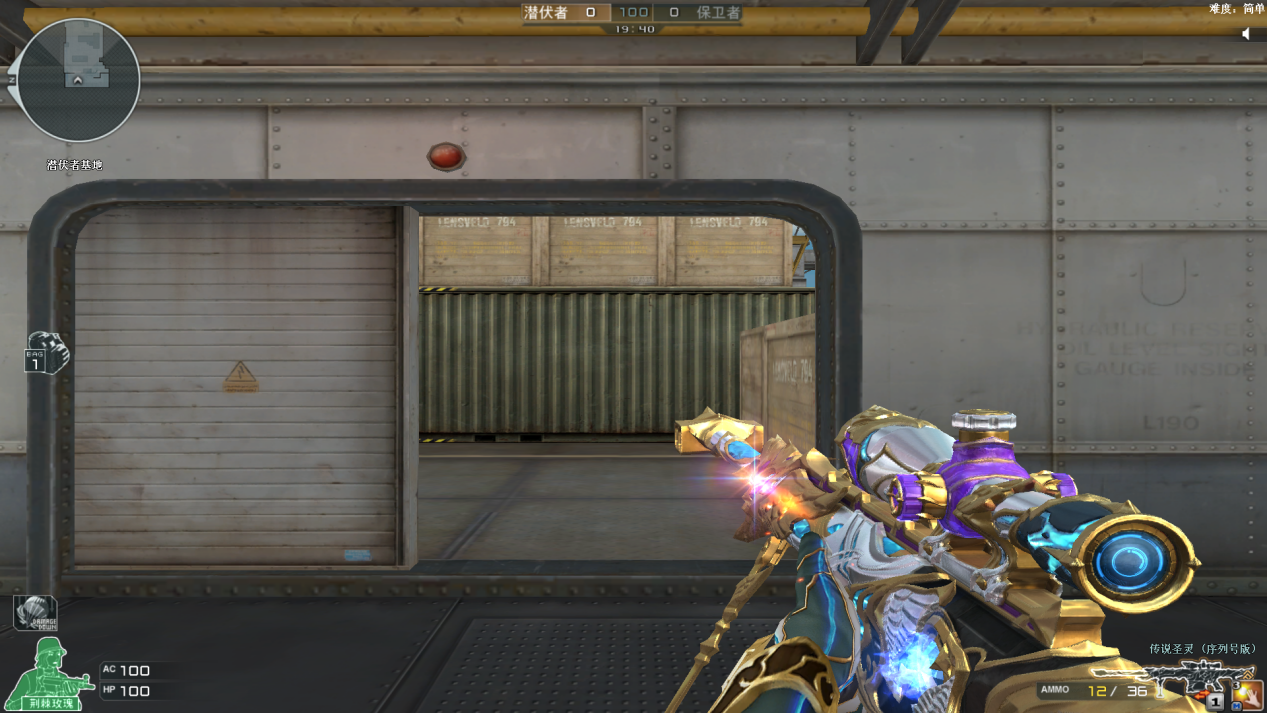Click the green soldier character portrait
1267x713 pixels.
48,672
